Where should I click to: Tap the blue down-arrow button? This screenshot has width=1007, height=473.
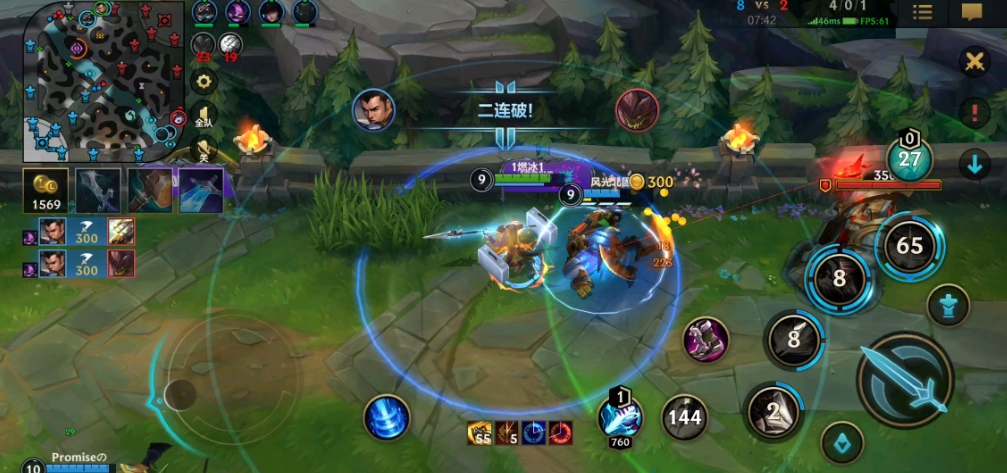click(973, 164)
